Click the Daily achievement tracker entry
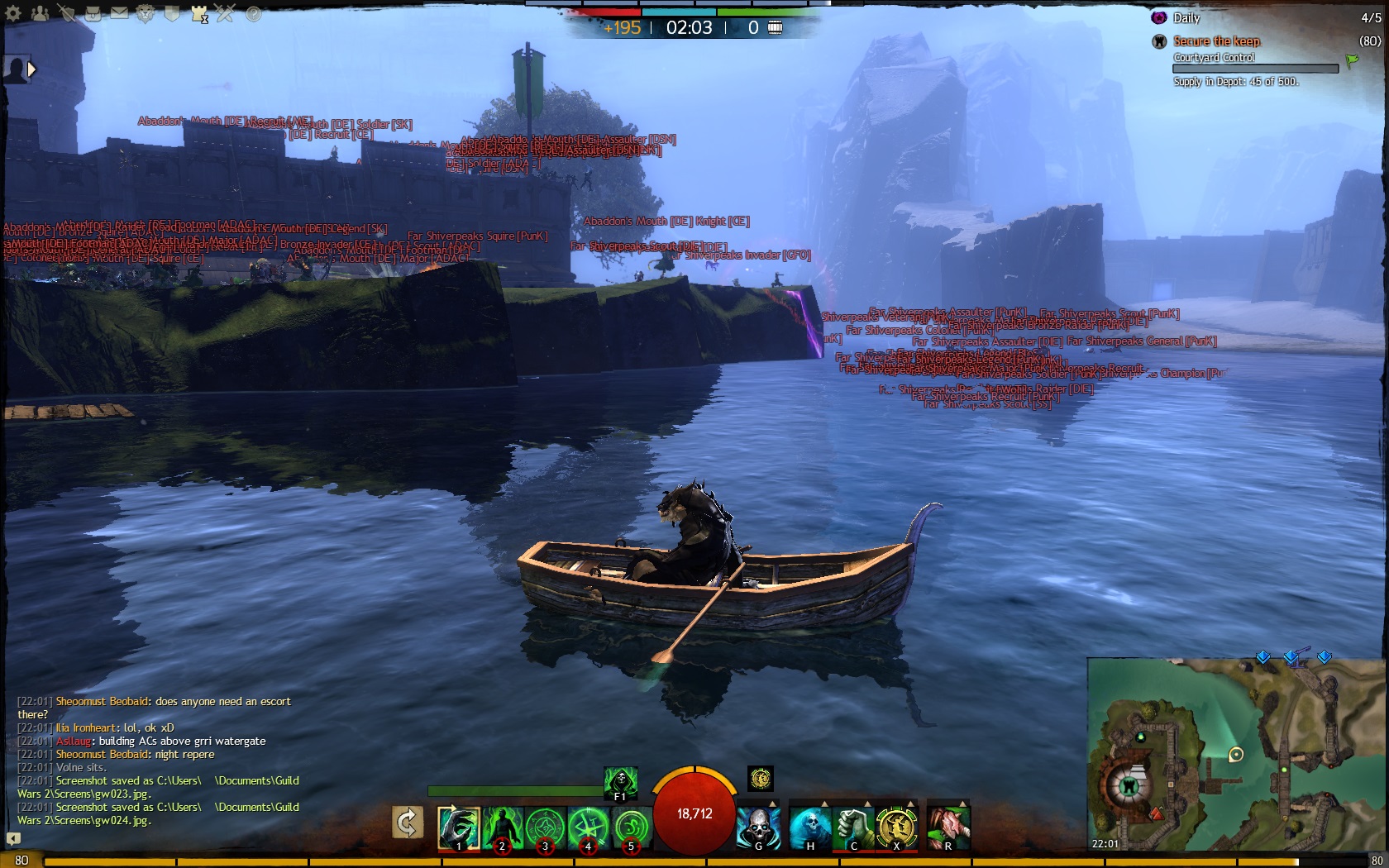 (x=1186, y=18)
